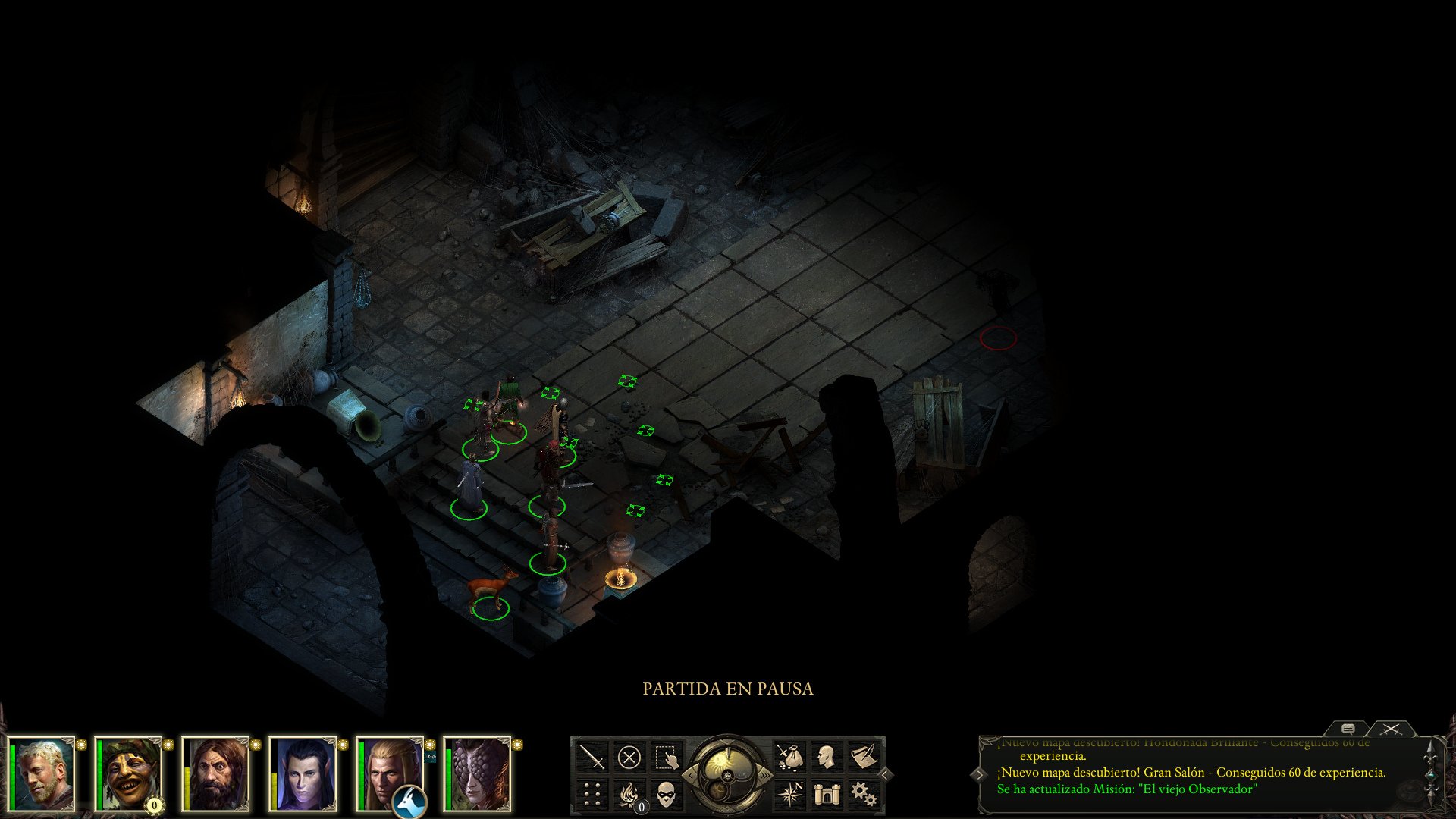Click the rest campfire showing 0 supplies
The height and width of the screenshot is (819, 1456).
[x=629, y=793]
